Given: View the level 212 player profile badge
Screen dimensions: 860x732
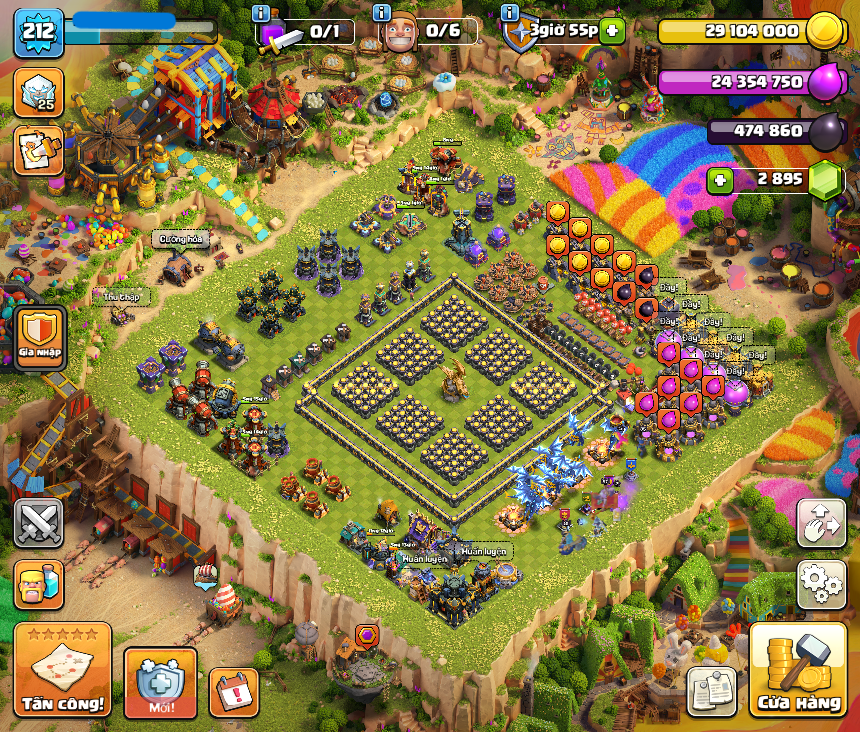Looking at the screenshot, I should 39,32.
